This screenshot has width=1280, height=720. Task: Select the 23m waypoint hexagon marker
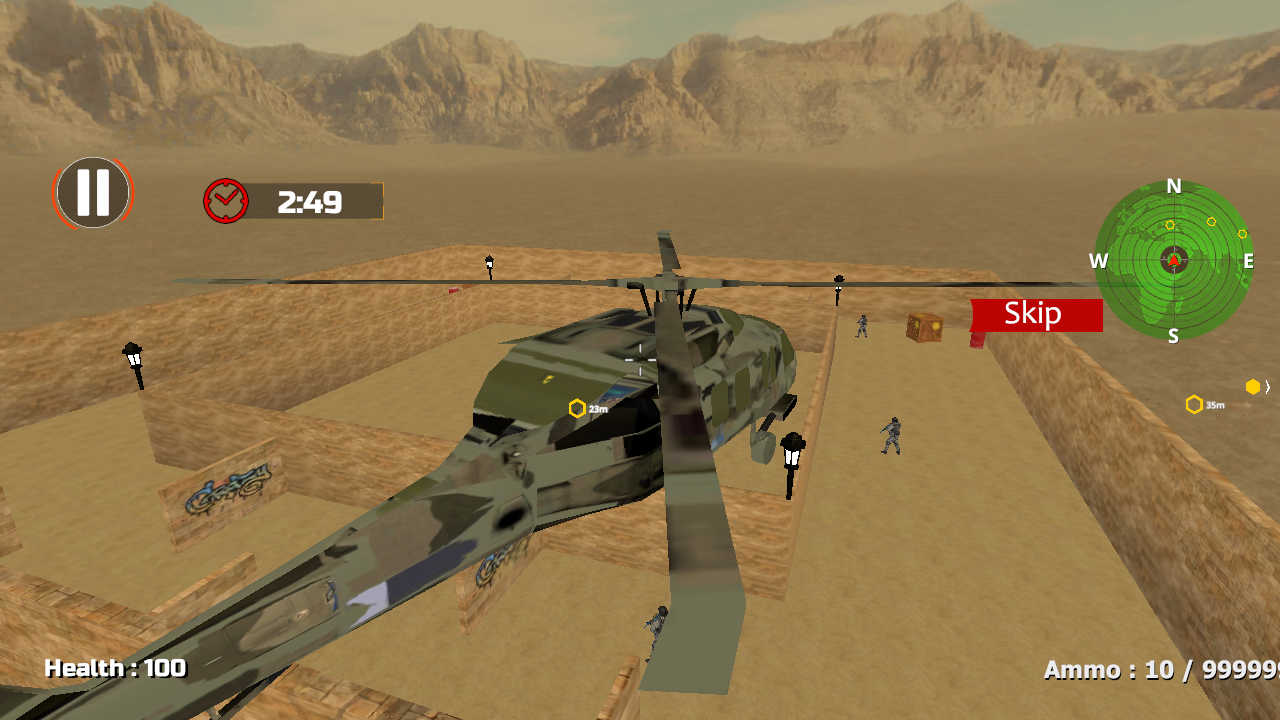(x=577, y=407)
